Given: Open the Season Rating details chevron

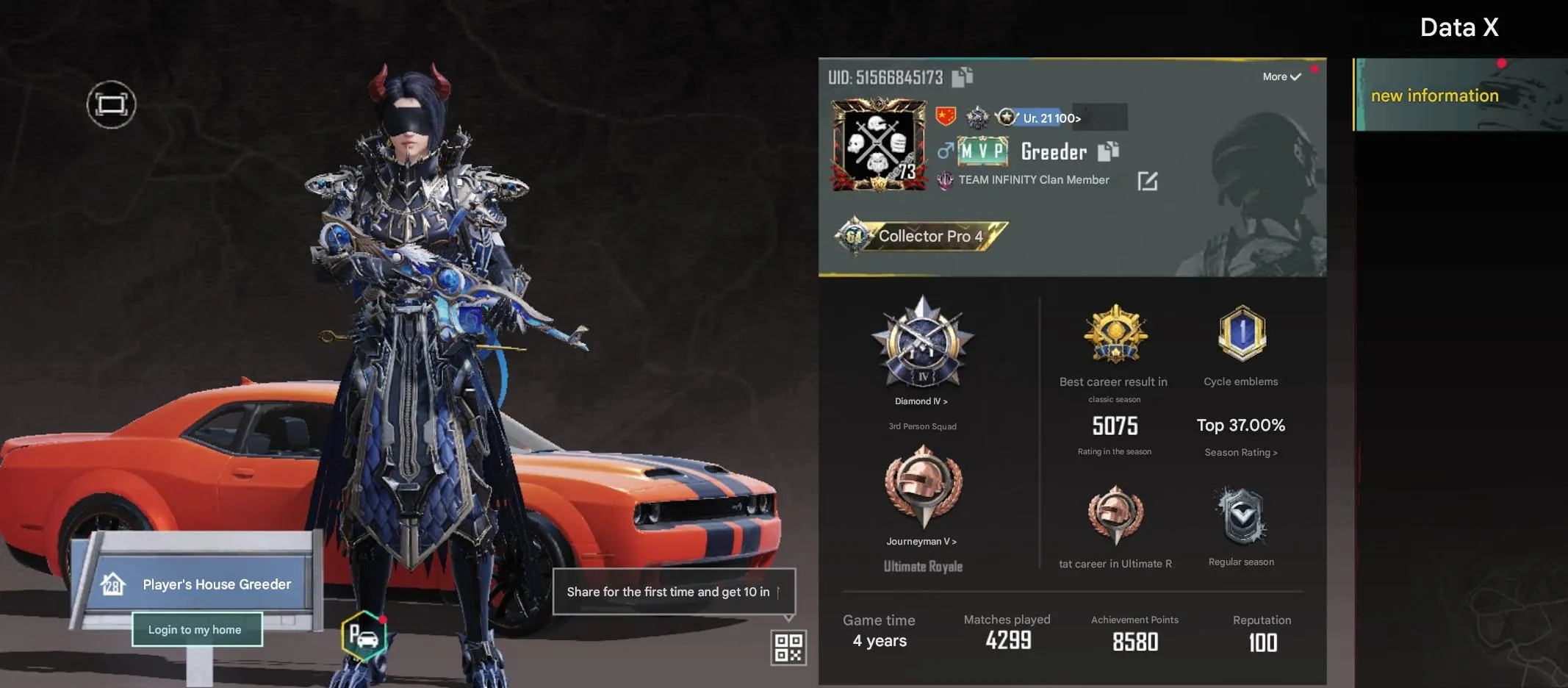Looking at the screenshot, I should [1240, 452].
